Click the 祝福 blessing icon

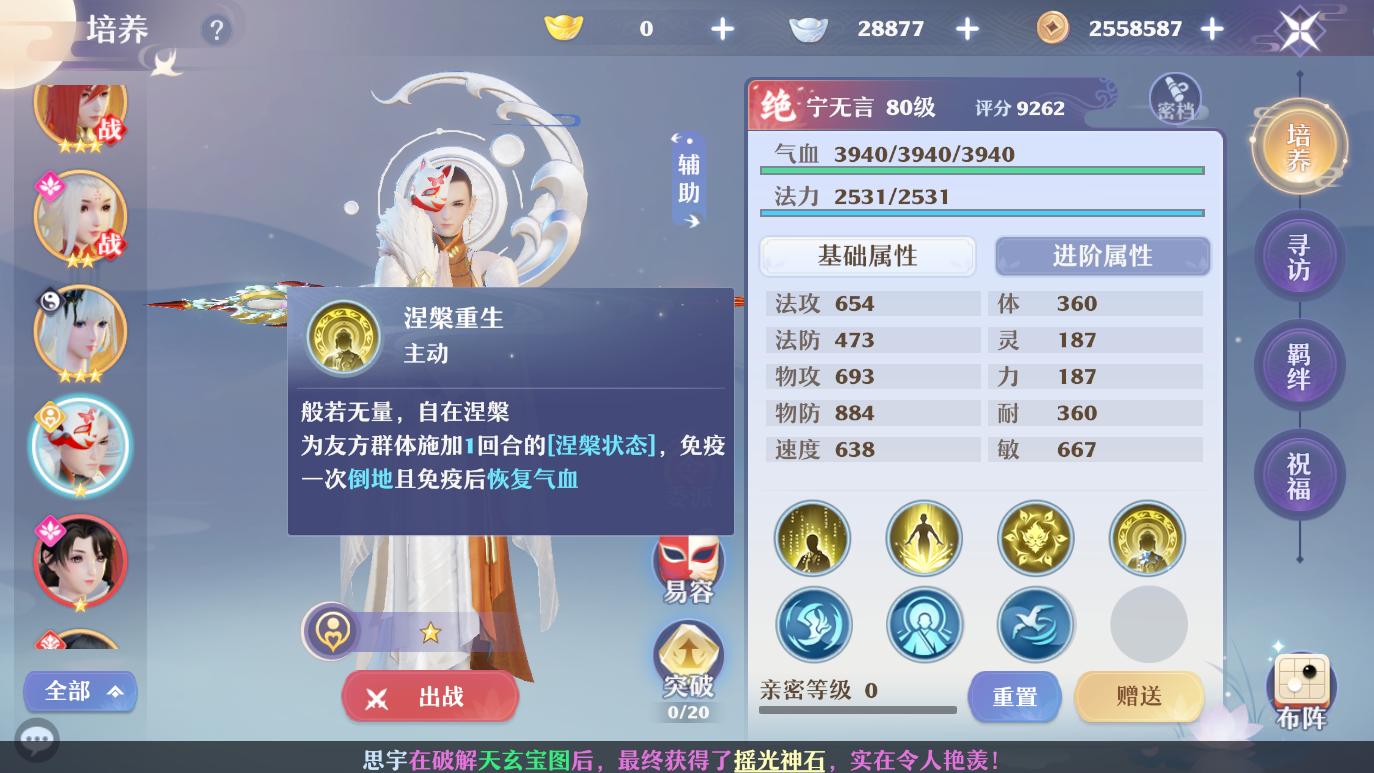click(1300, 475)
